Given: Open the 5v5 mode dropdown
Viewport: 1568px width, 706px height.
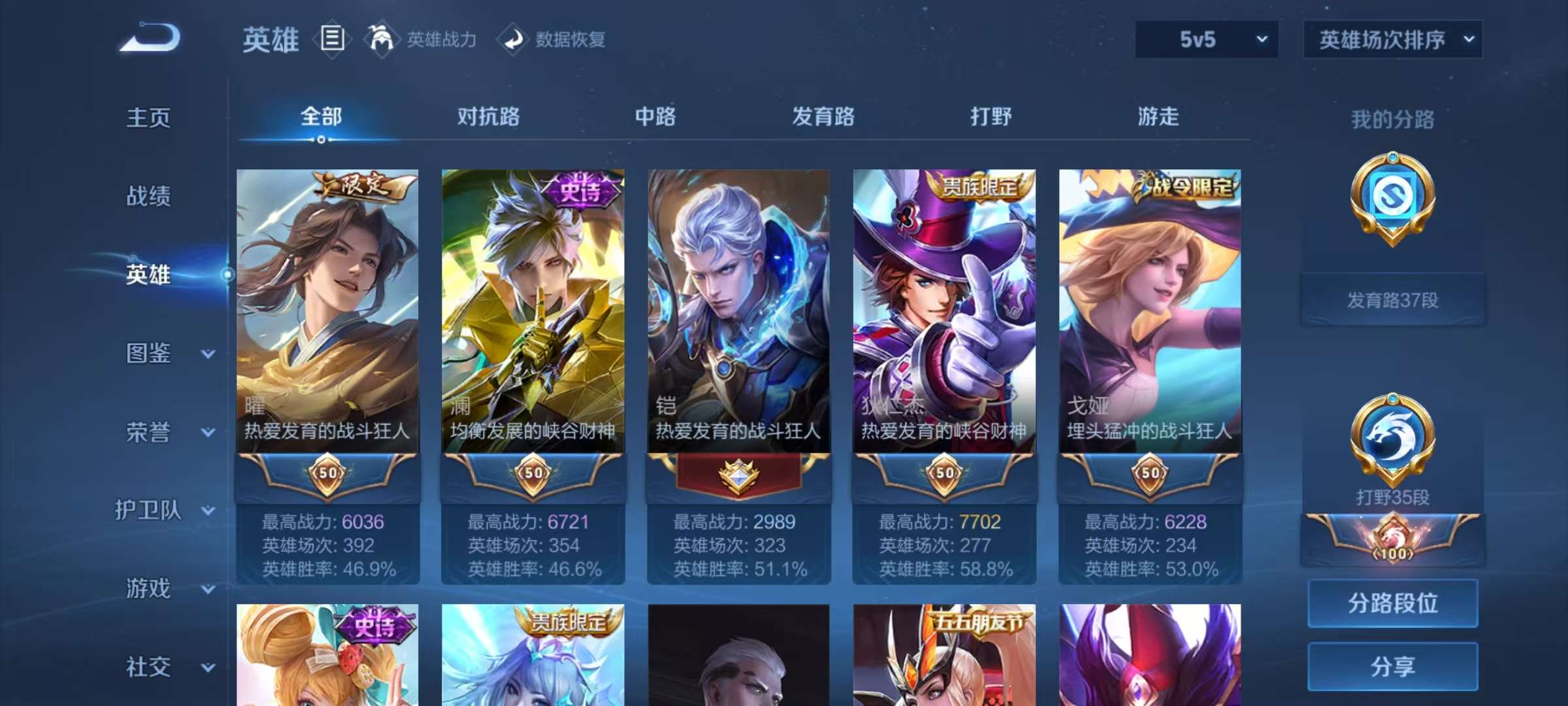Looking at the screenshot, I should tap(1205, 40).
